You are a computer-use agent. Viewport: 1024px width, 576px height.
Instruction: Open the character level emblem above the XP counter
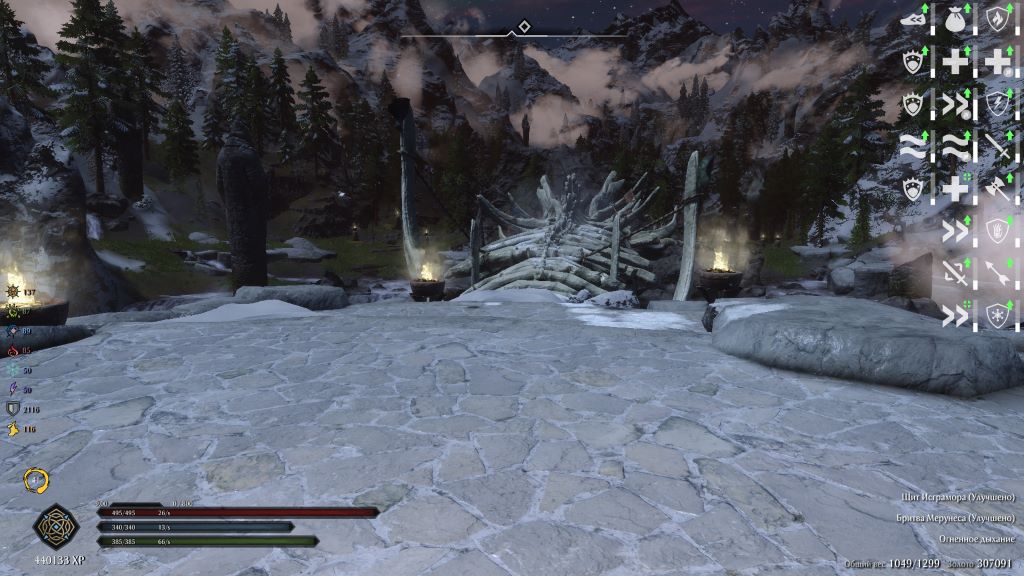tap(52, 525)
